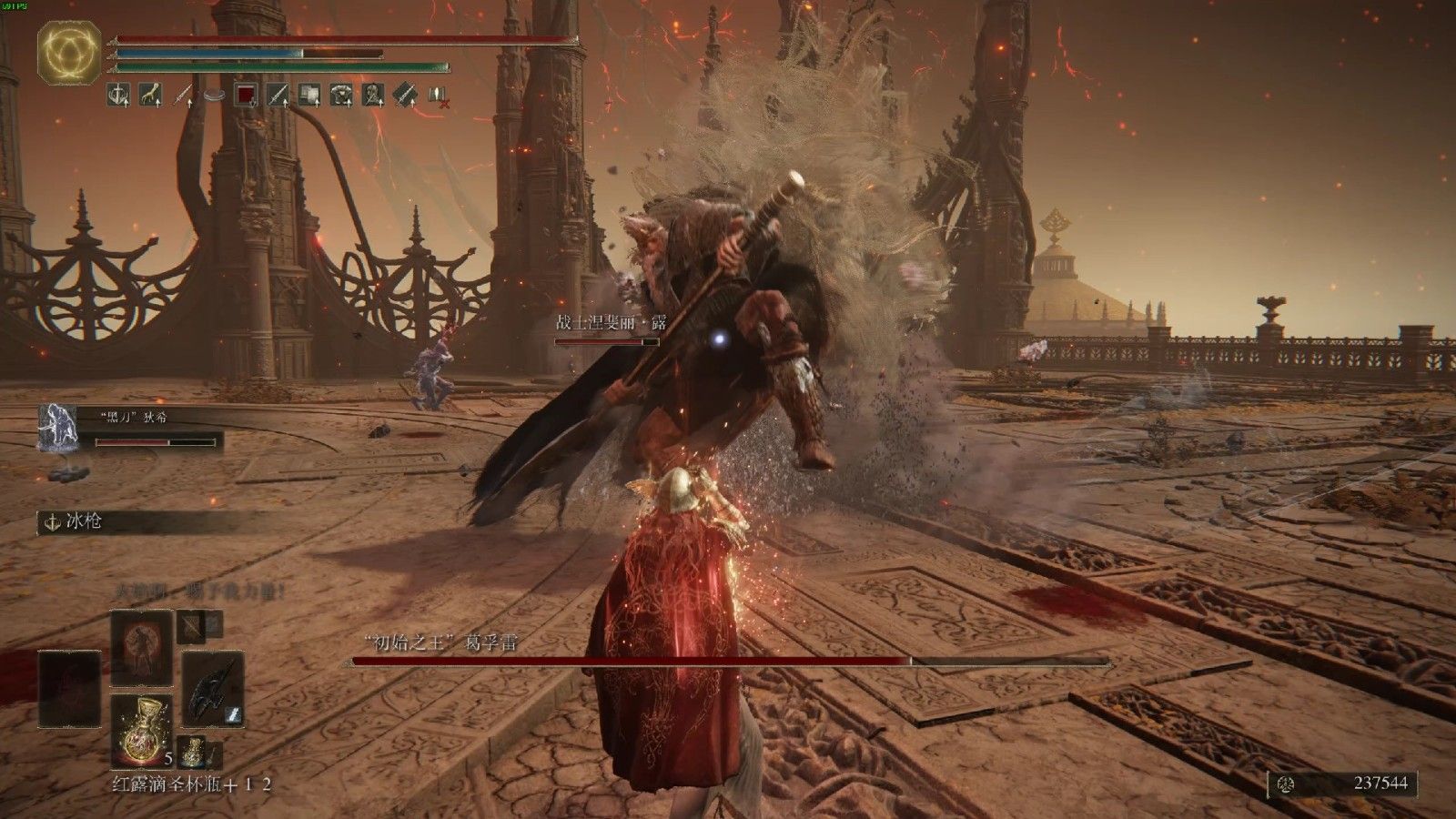1456x819 pixels.
Task: Inspect the red square debuff status icon
Action: coord(246,93)
